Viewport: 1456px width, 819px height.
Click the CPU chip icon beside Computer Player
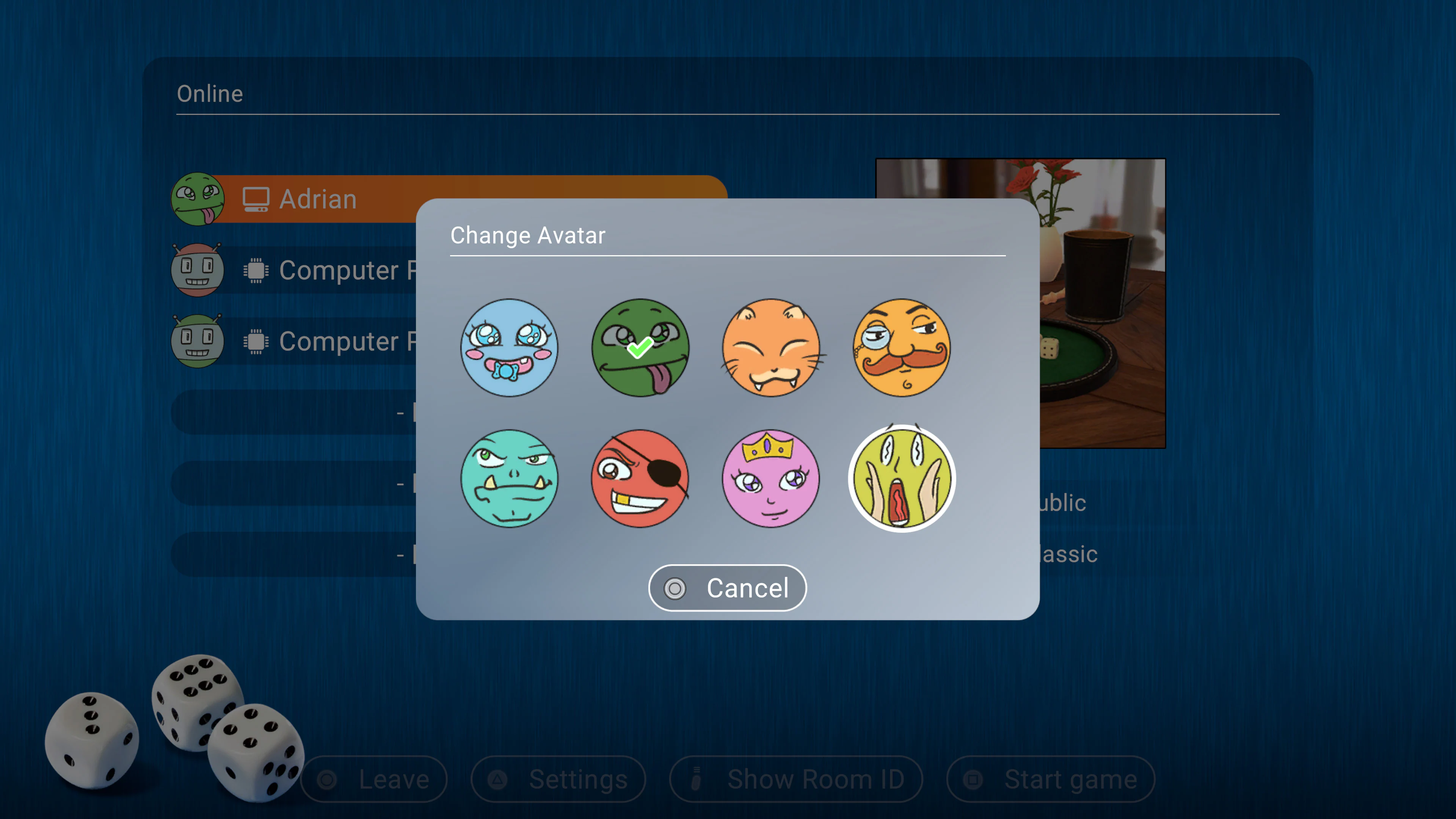click(x=256, y=270)
